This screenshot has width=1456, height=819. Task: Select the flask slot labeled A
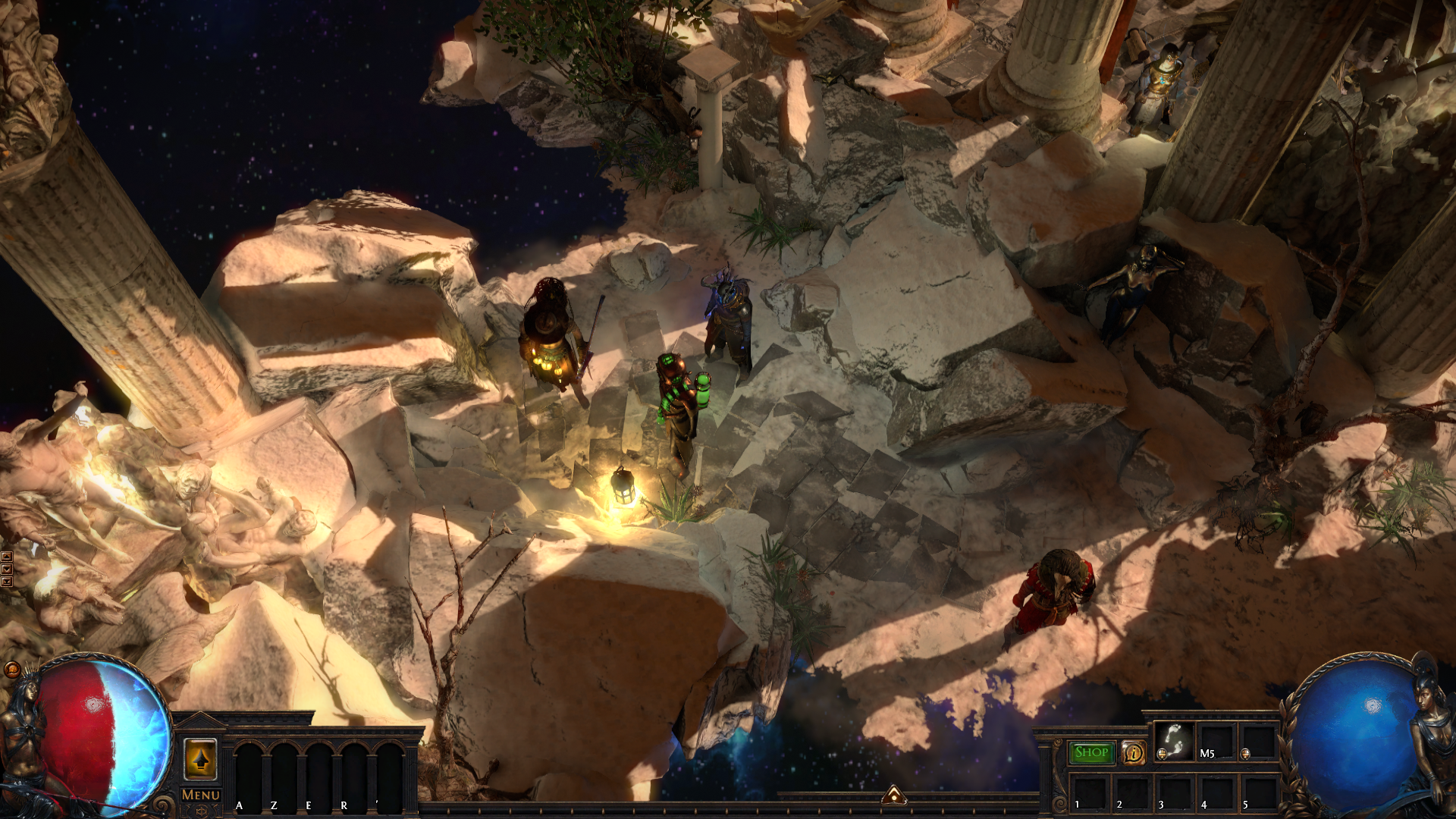[251, 773]
